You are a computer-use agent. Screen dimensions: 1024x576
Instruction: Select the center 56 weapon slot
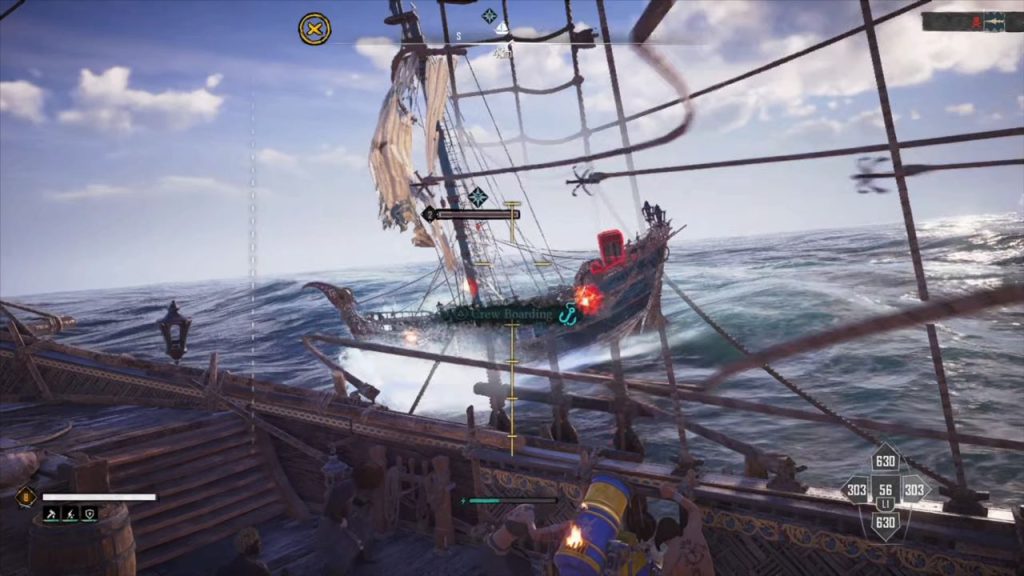885,491
